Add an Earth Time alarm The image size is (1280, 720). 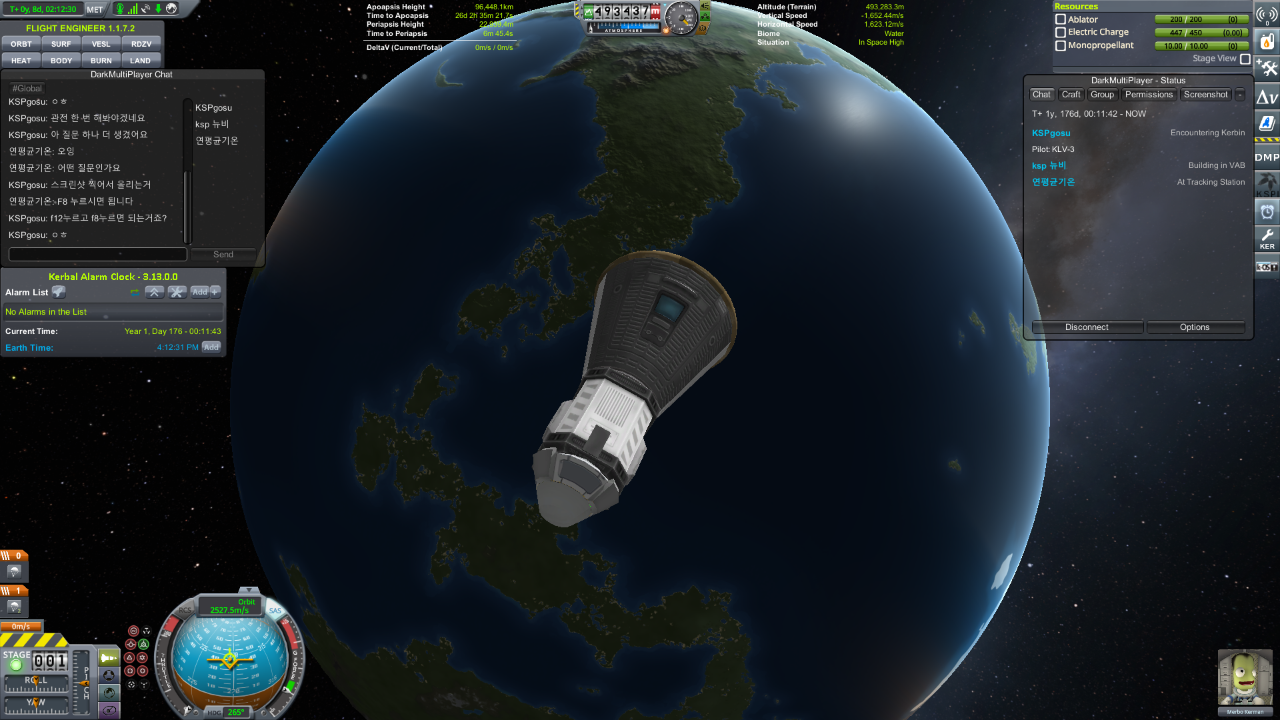(211, 347)
